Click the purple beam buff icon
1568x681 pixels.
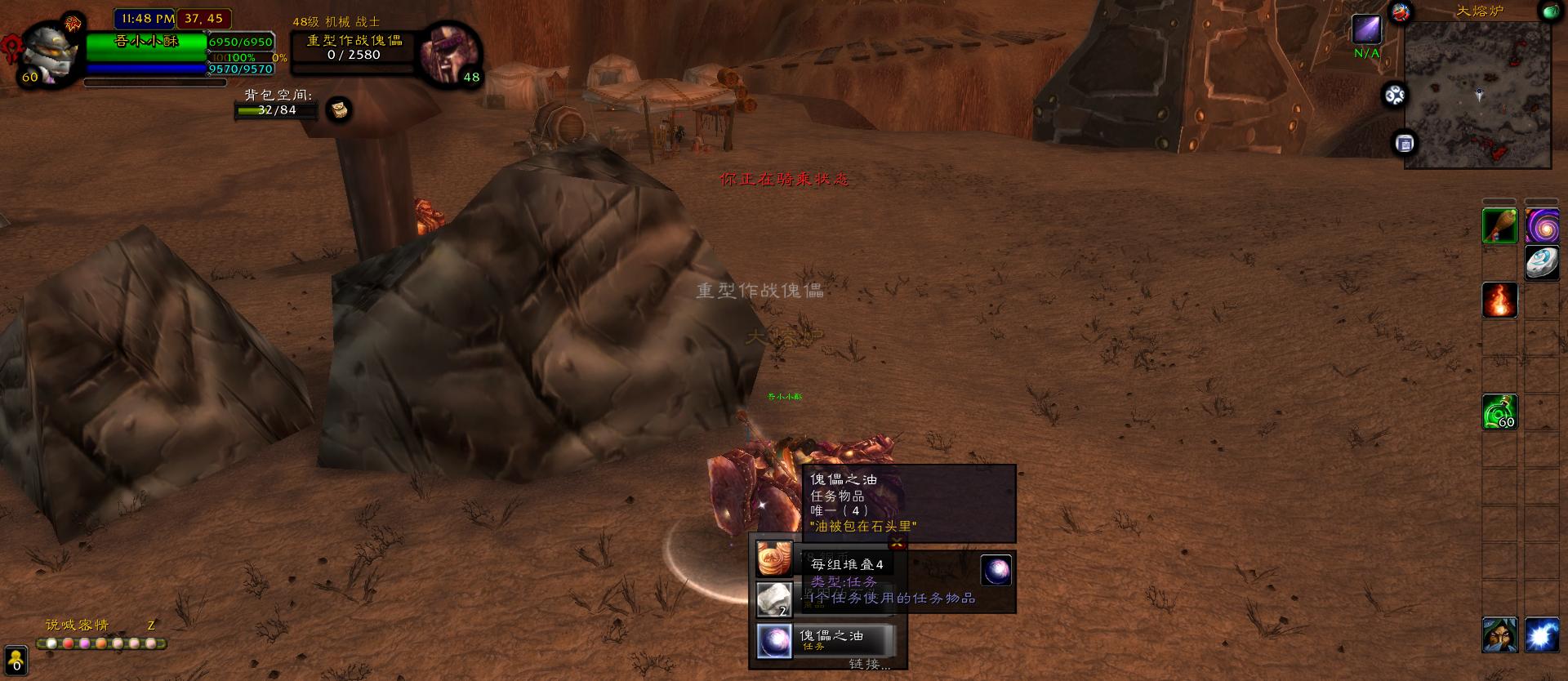click(x=1366, y=30)
